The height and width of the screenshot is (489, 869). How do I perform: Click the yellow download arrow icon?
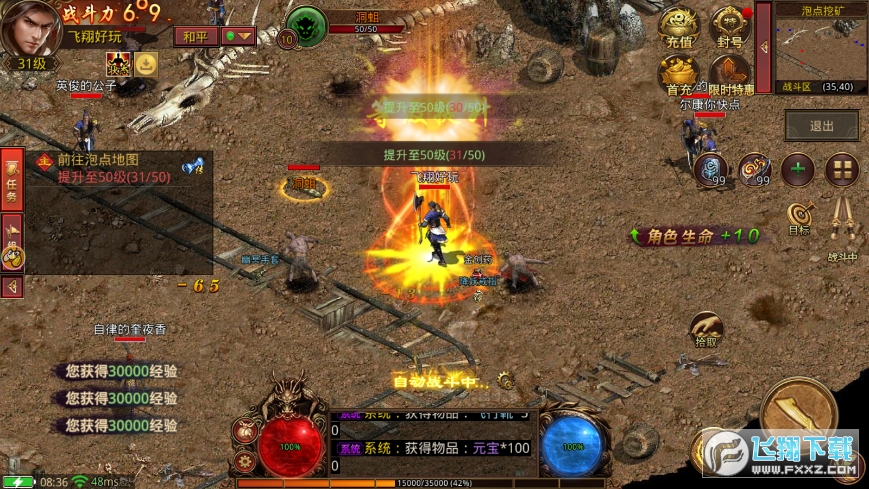(146, 65)
